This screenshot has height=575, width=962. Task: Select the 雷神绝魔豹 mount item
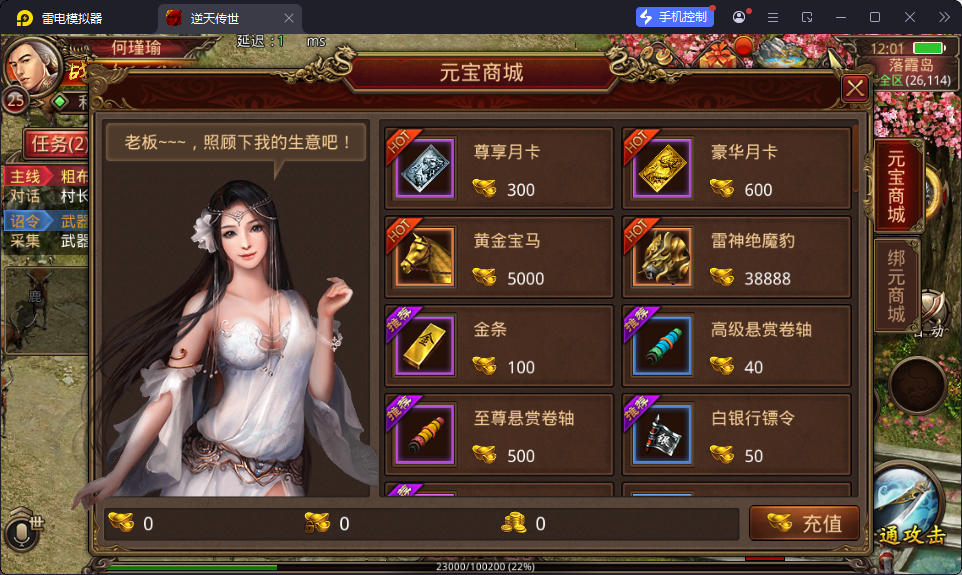[737, 258]
